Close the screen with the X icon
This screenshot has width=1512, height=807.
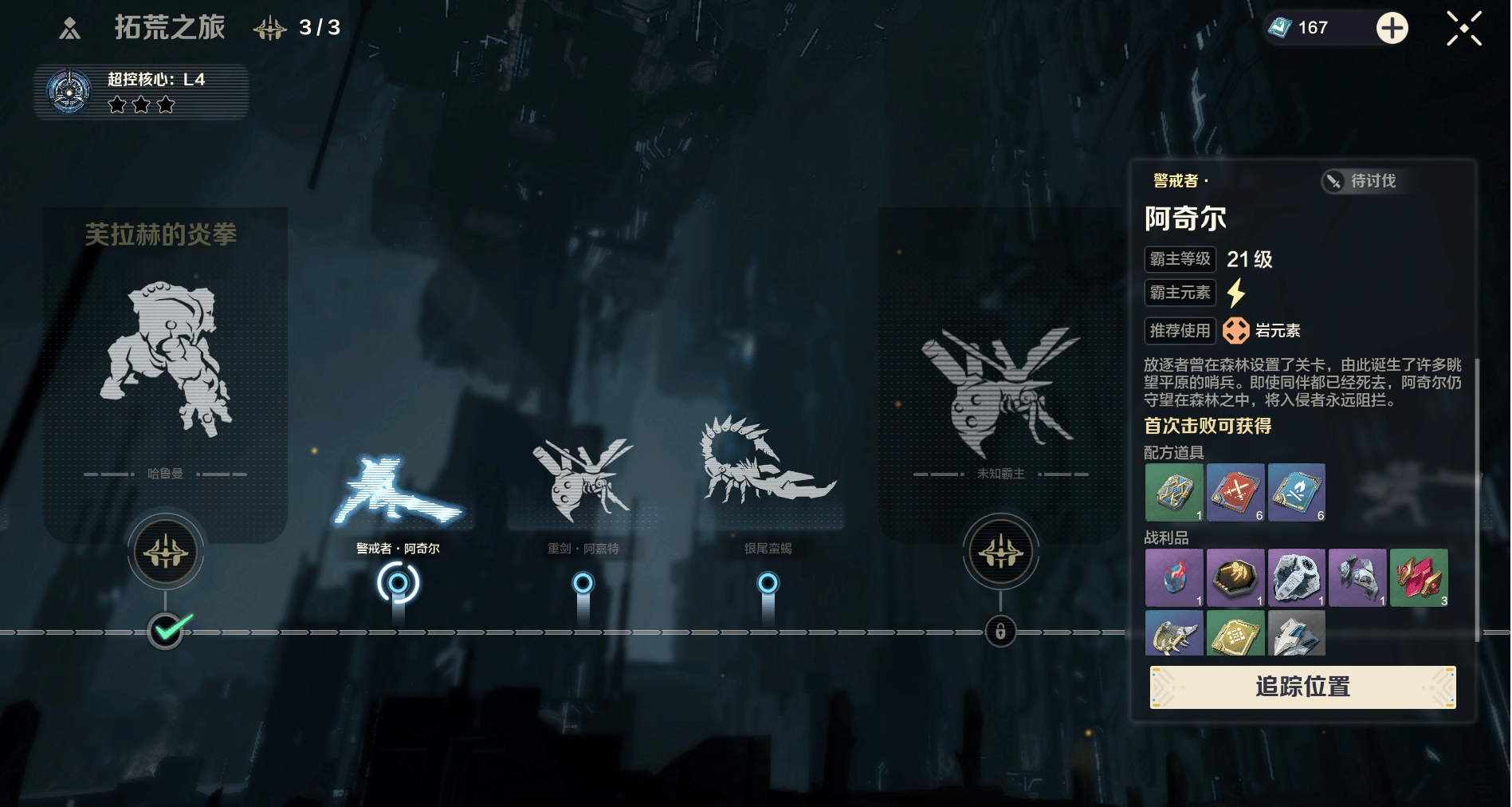point(1463,29)
